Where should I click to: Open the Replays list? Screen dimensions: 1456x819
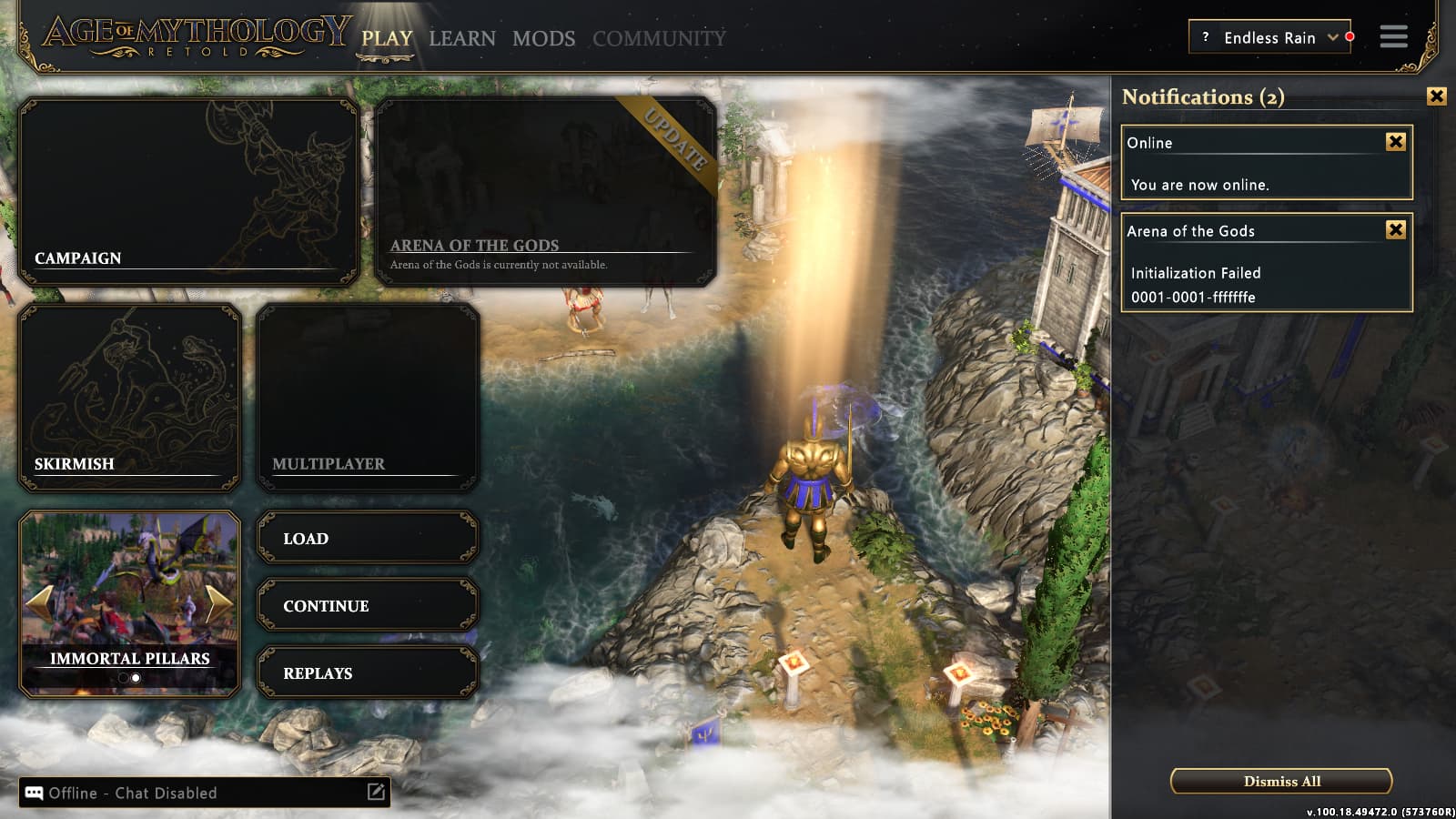coord(368,672)
